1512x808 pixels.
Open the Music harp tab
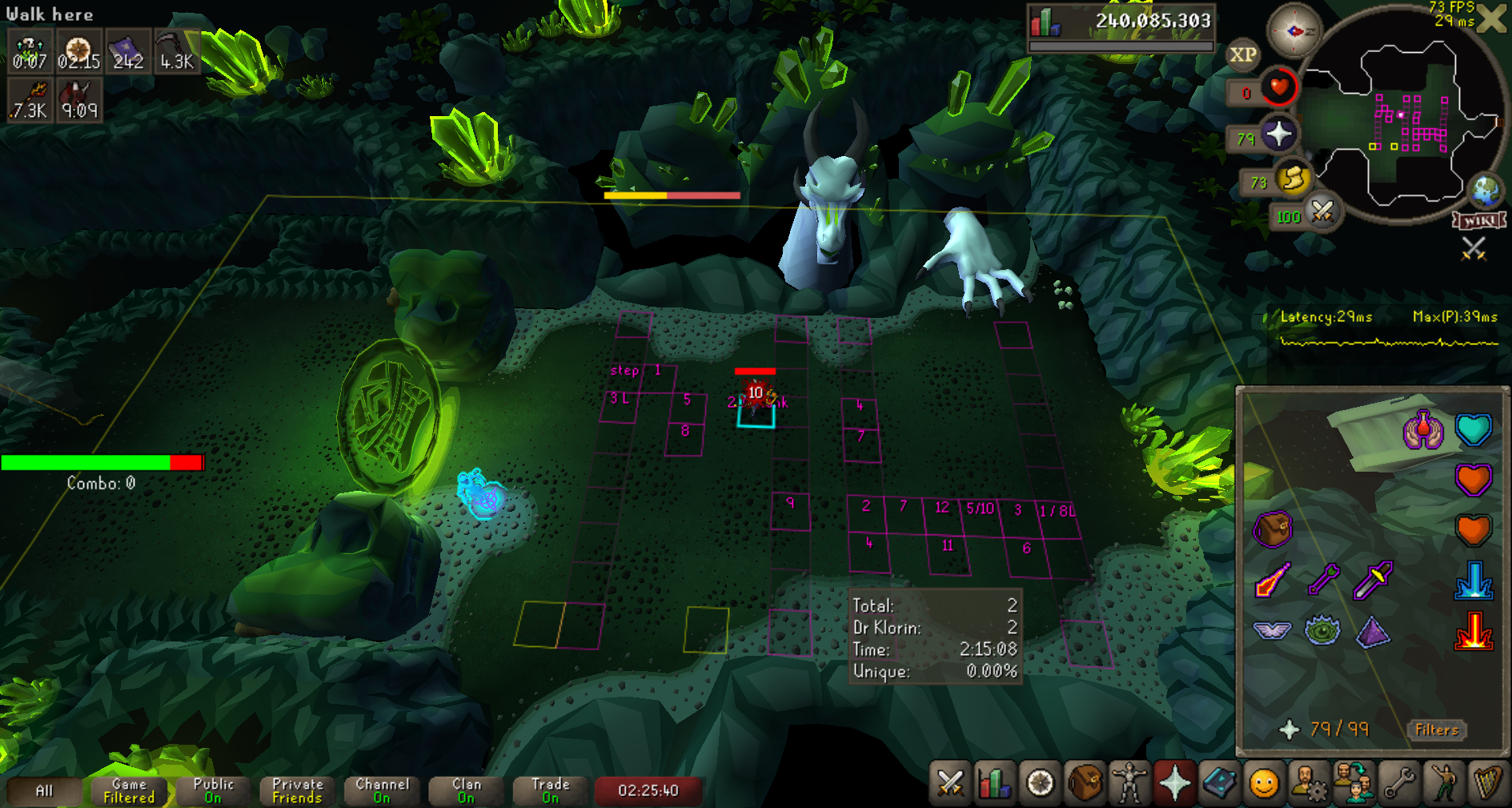(x=1488, y=782)
